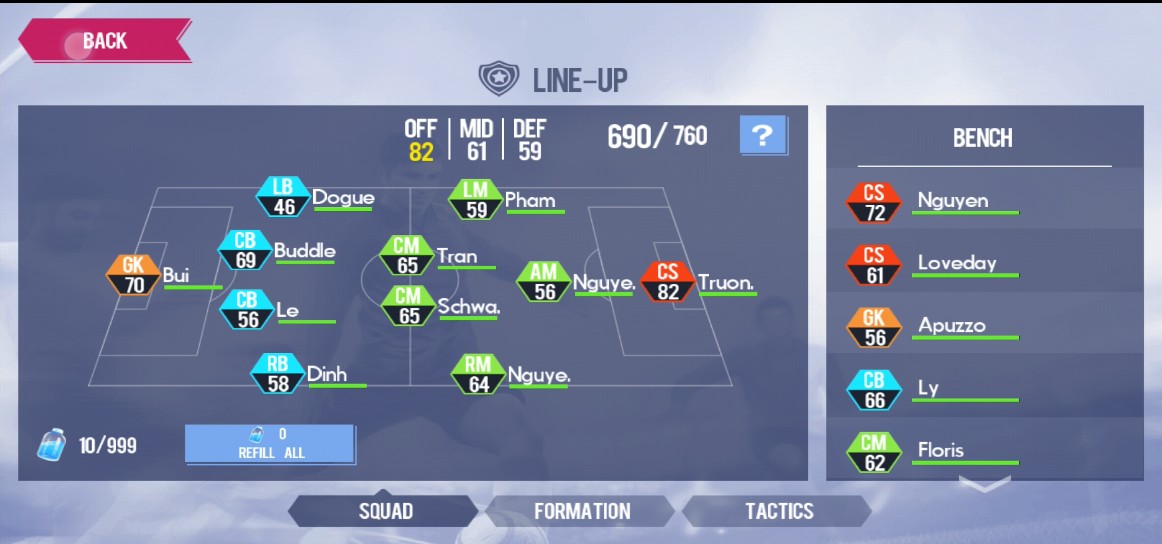Pick bench centre back Ly
Viewport: 1162px width, 544px height.
873,389
